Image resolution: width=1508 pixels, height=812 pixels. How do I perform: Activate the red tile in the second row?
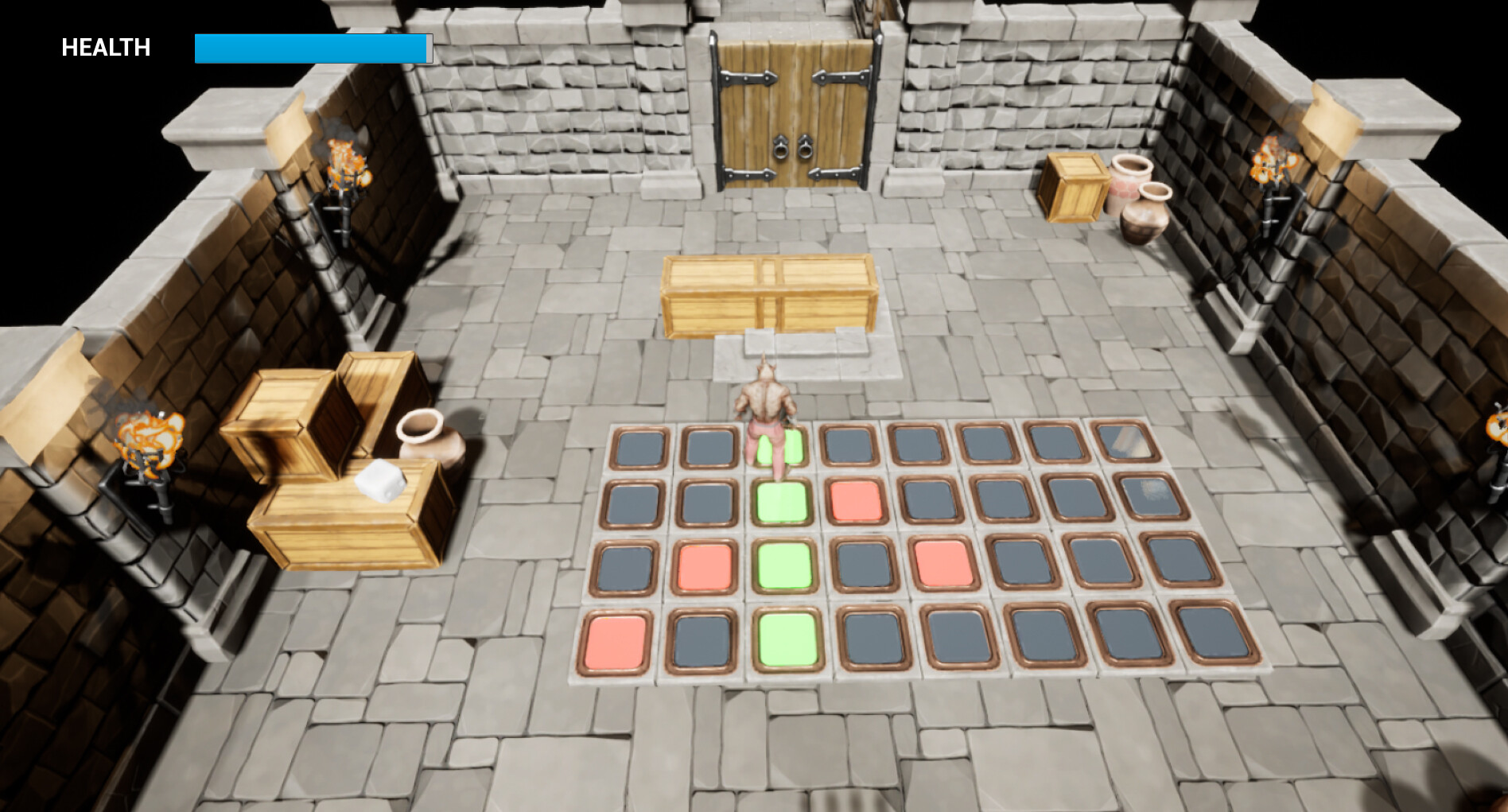click(855, 501)
